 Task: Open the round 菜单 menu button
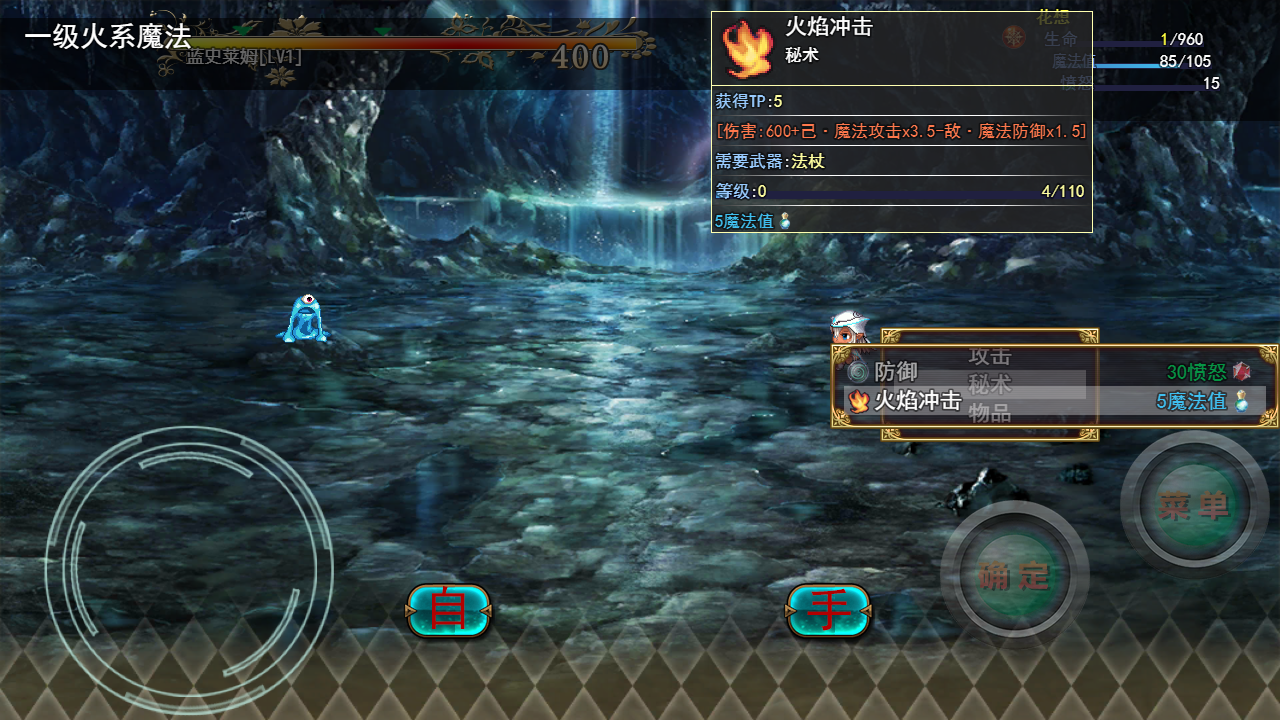pyautogui.click(x=1194, y=506)
